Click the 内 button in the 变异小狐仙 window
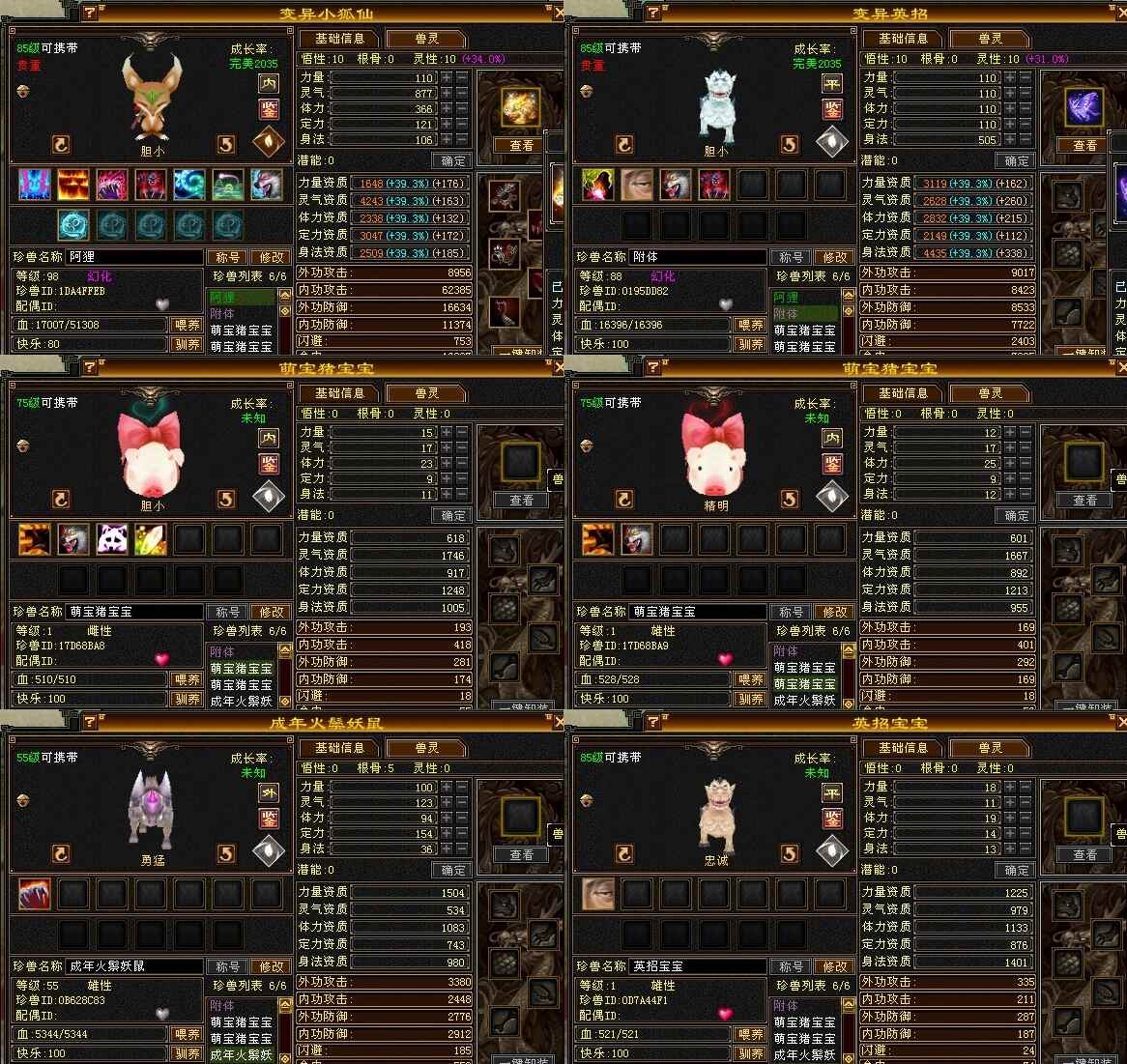 coord(268,84)
